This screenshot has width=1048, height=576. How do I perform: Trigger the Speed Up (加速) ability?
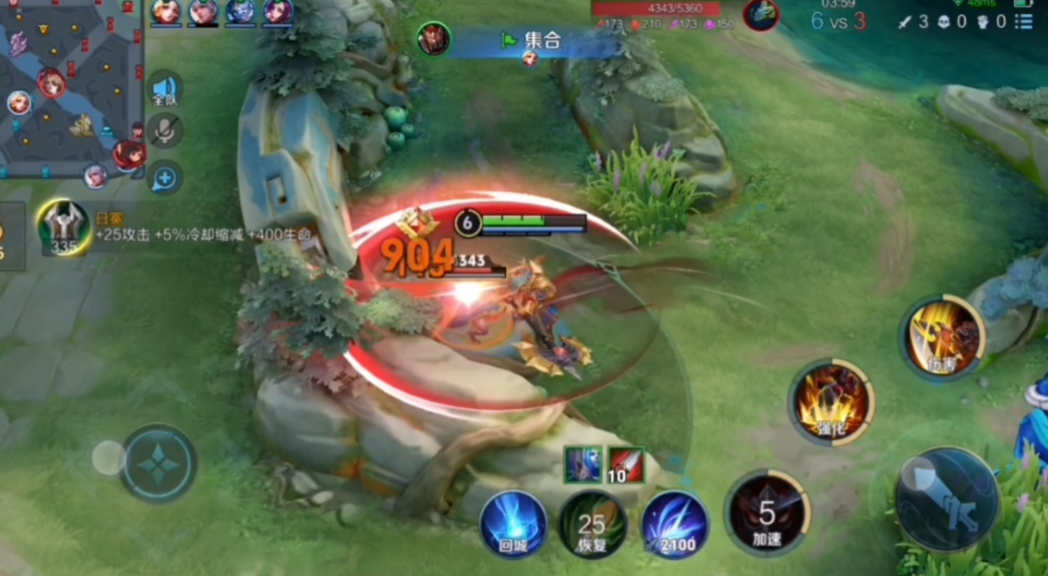tap(767, 514)
